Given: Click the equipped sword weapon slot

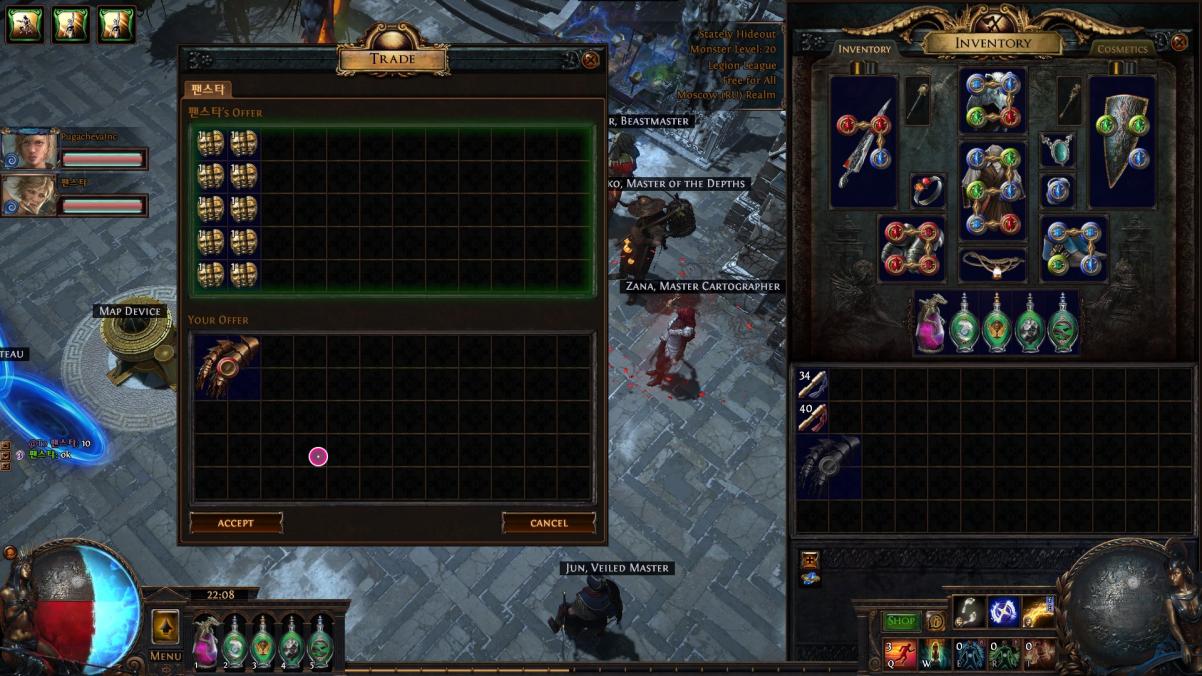Looking at the screenshot, I should pos(863,142).
